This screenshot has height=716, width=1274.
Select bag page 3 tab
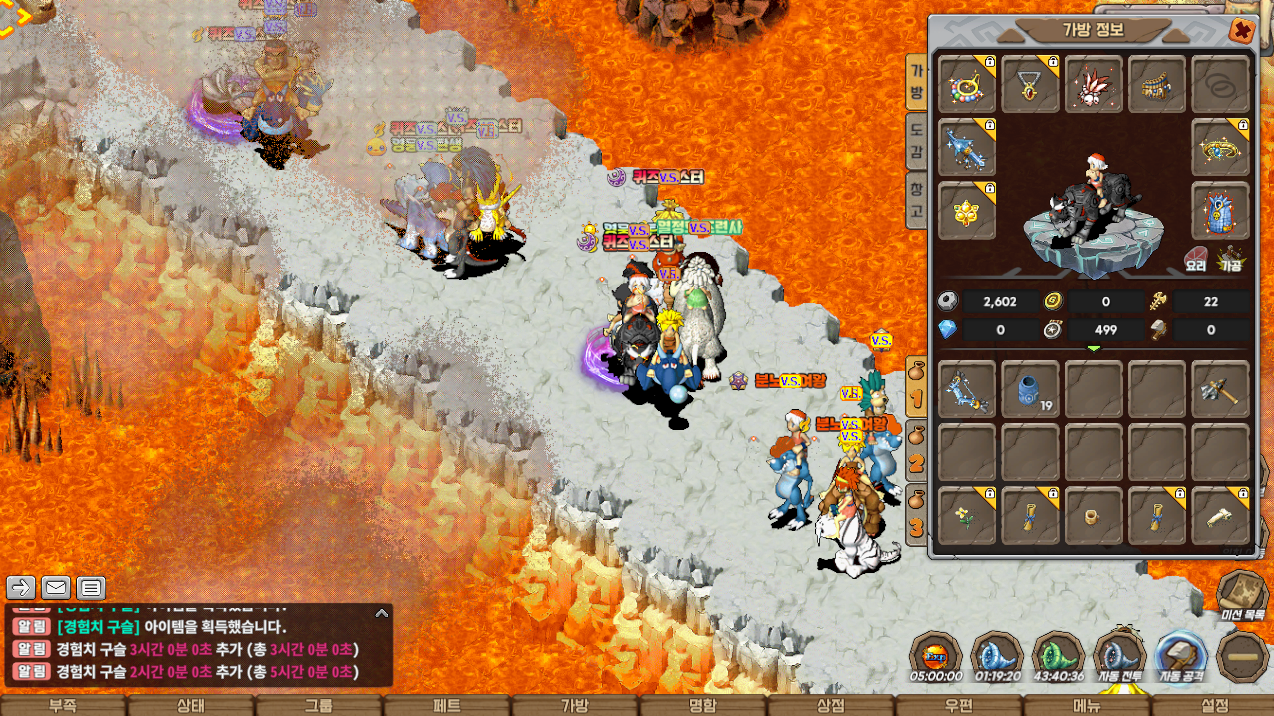(915, 515)
